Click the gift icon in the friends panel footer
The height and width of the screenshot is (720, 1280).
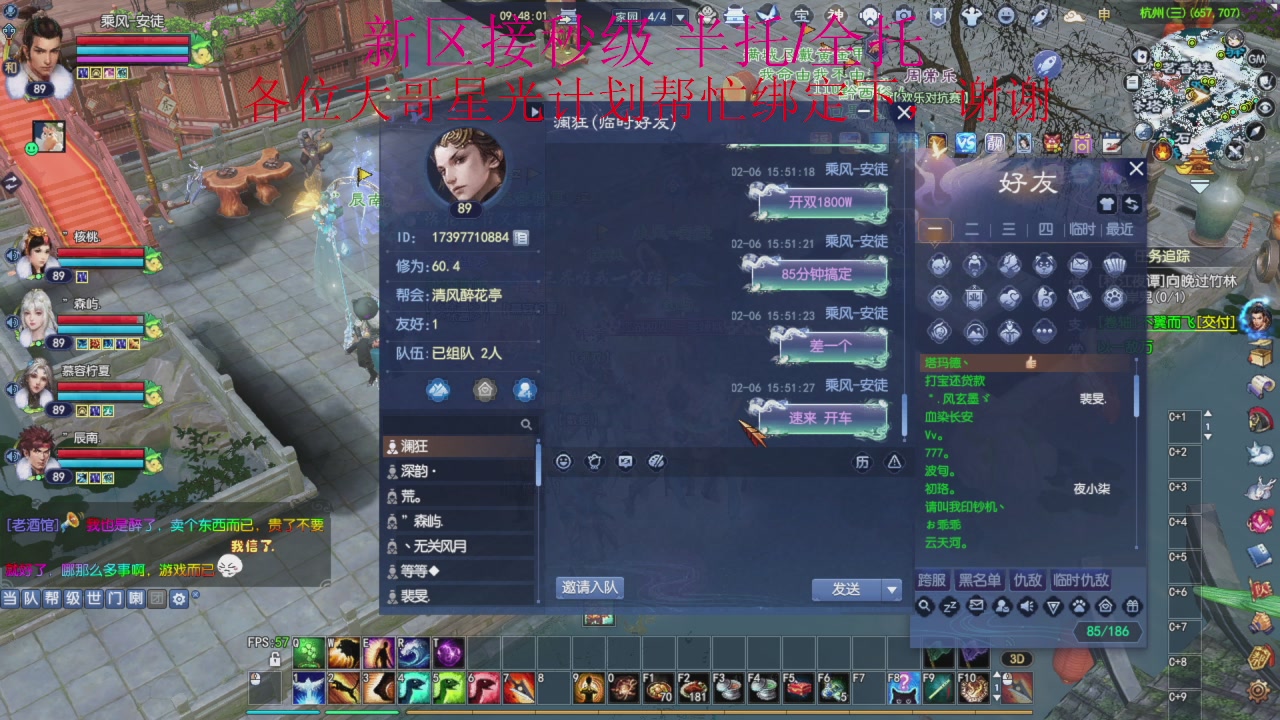click(1132, 606)
